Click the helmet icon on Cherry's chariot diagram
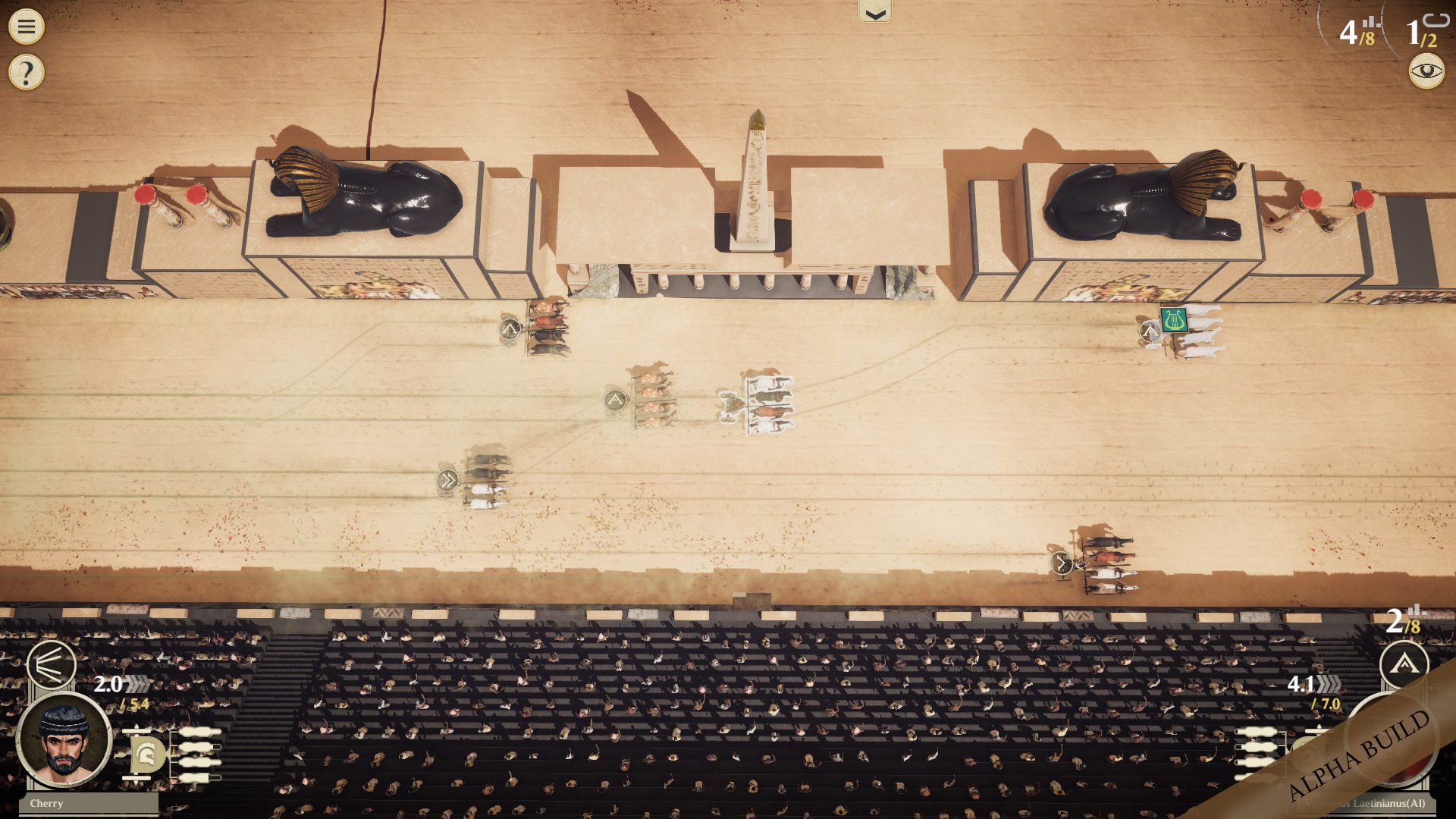The image size is (1456, 819). (x=148, y=755)
